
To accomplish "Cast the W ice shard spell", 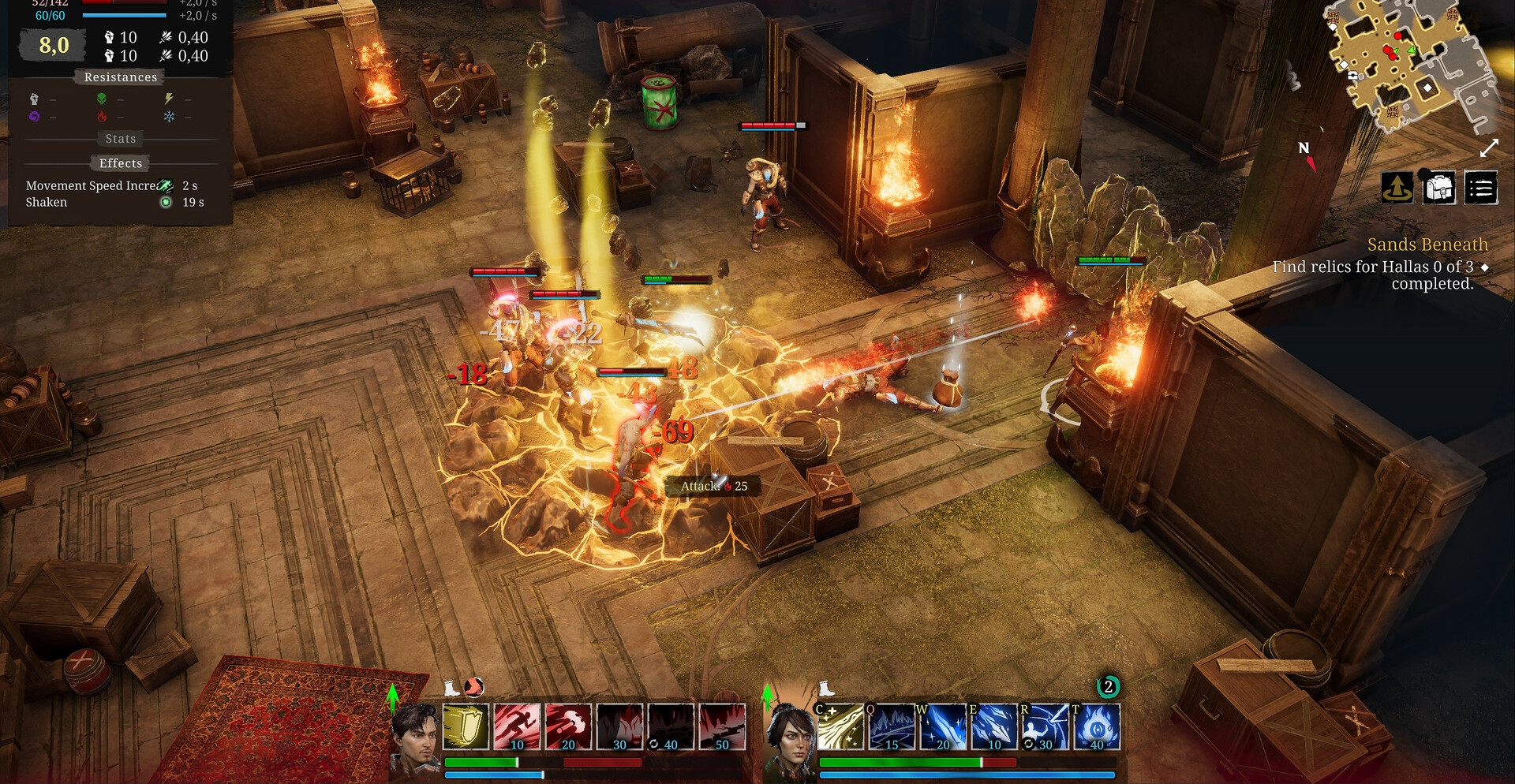I will click(943, 726).
